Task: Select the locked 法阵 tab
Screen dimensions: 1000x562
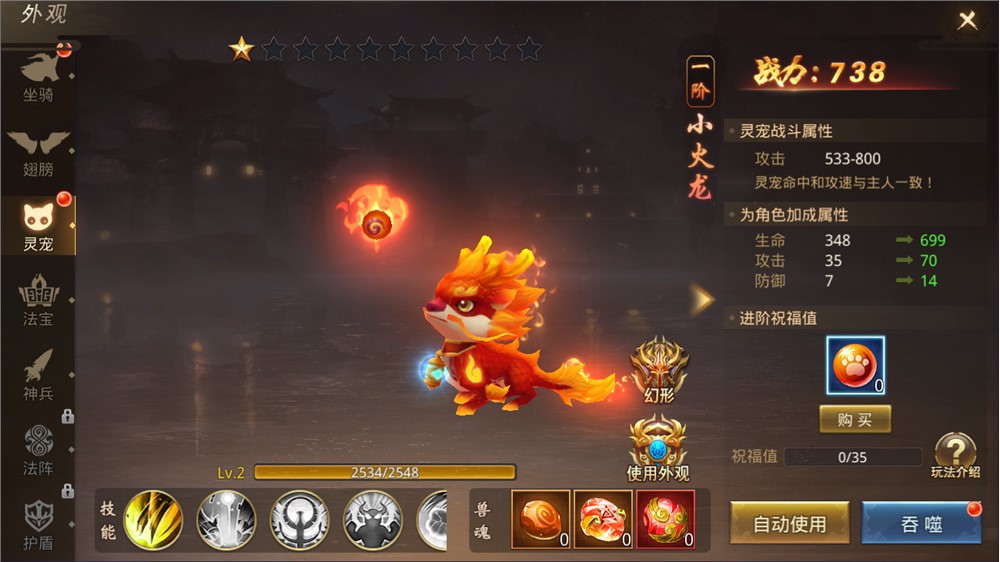Action: [x=38, y=450]
